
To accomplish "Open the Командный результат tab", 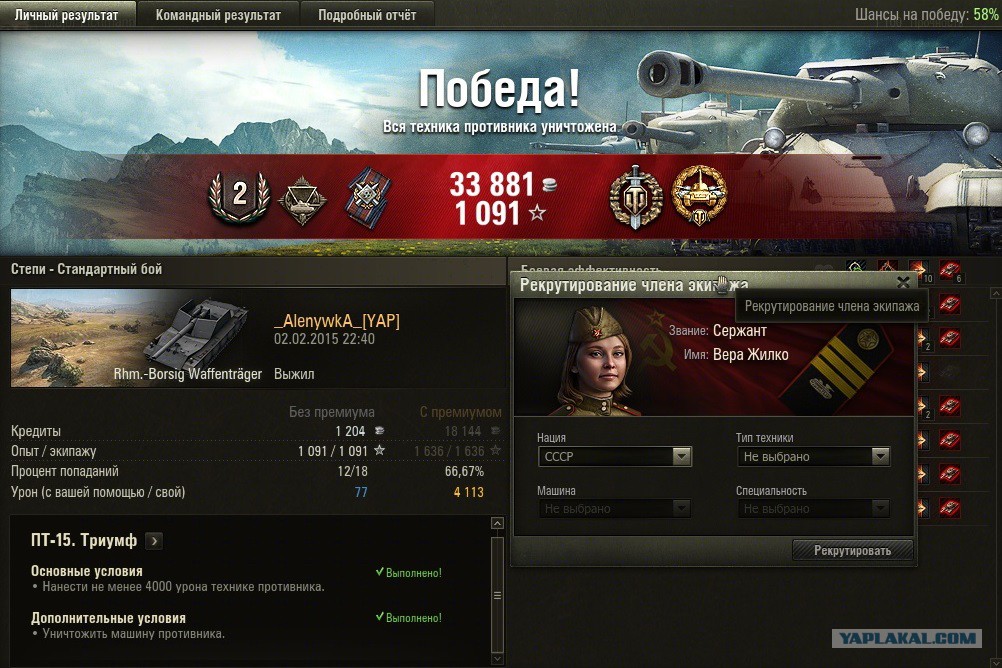I will point(217,15).
